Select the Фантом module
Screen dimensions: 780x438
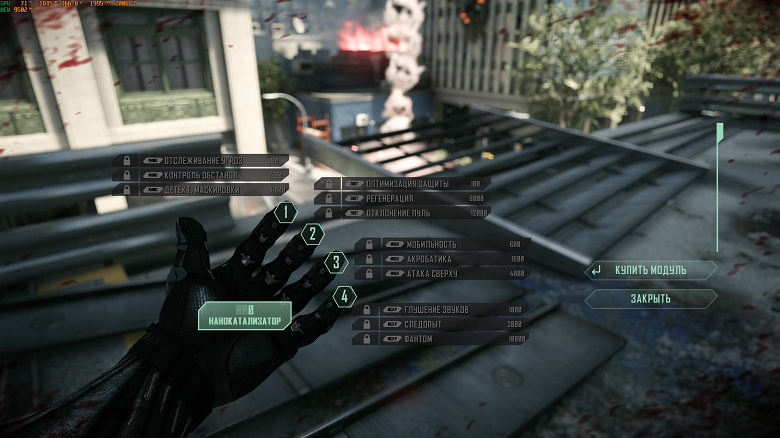point(440,338)
